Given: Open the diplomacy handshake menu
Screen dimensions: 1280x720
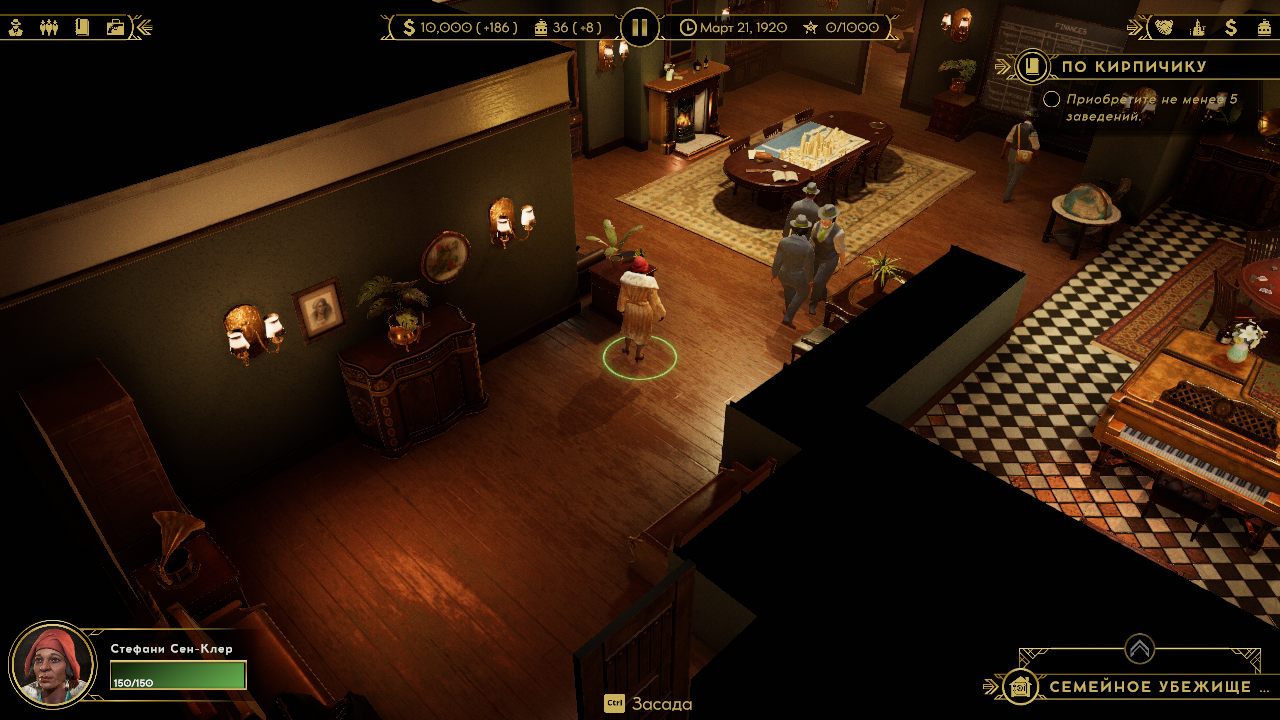Looking at the screenshot, I should pos(1164,27).
